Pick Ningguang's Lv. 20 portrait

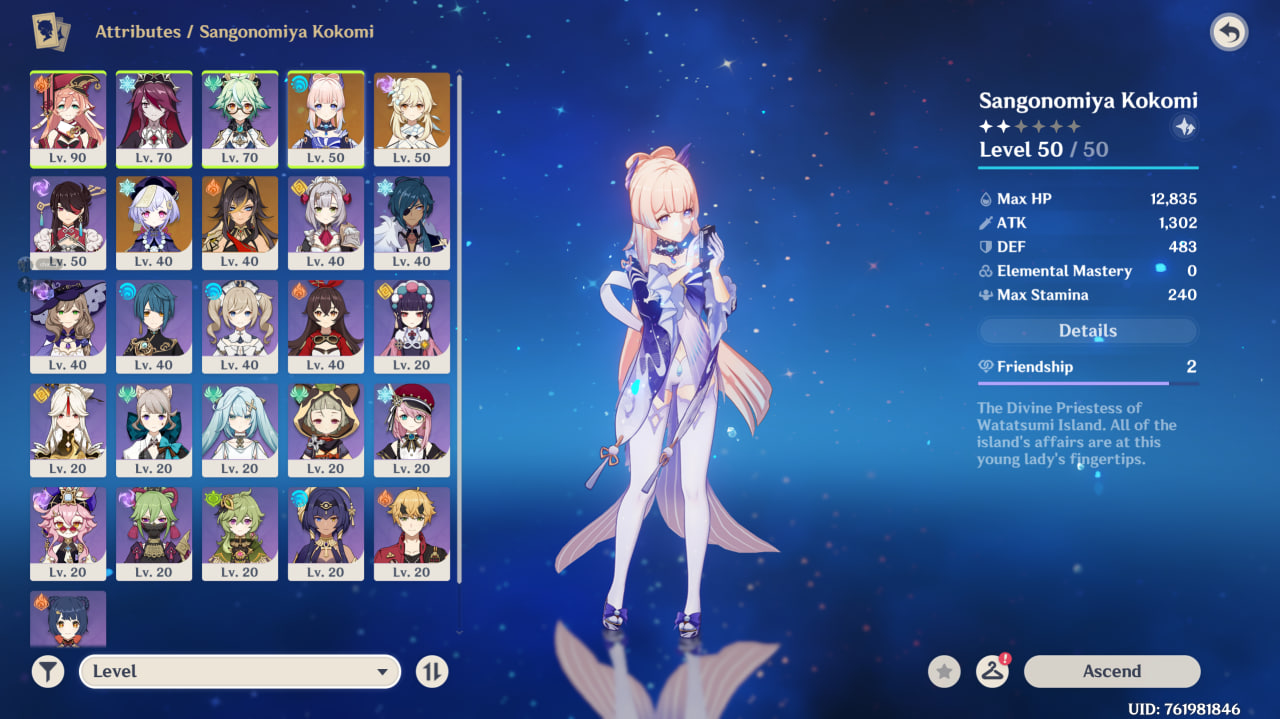pos(68,430)
